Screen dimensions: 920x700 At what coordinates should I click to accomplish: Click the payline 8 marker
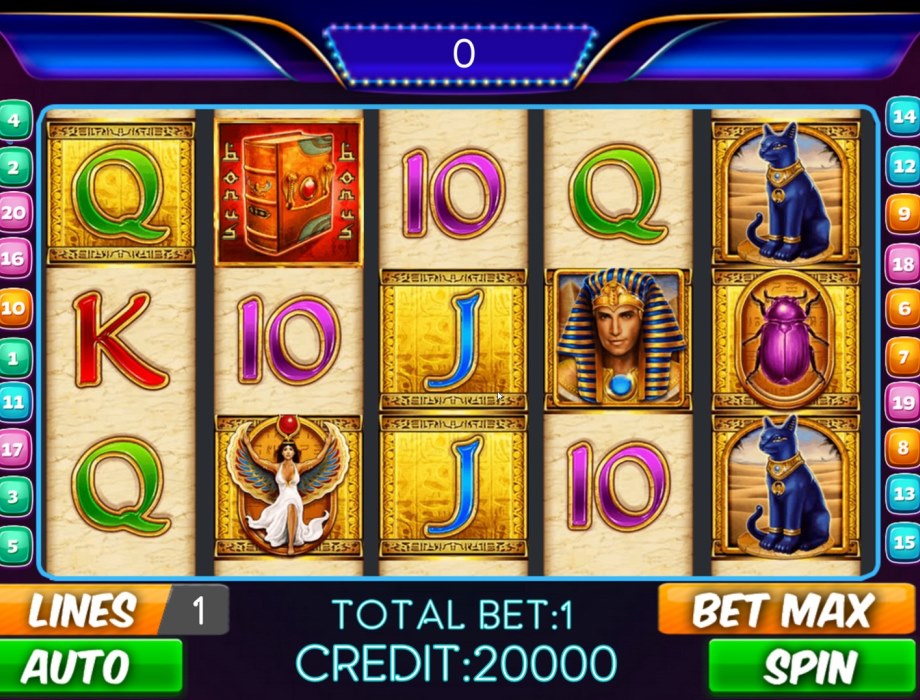[x=904, y=448]
